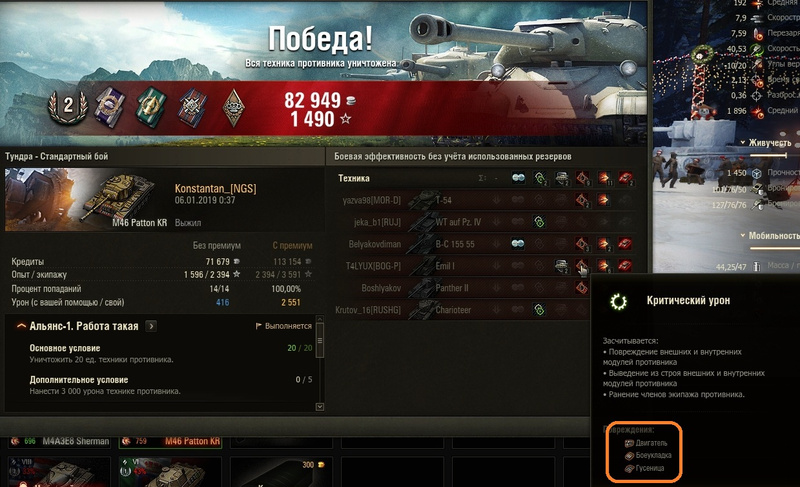Open the Живучесть stats section
This screenshot has width=800, height=487.
pos(770,144)
